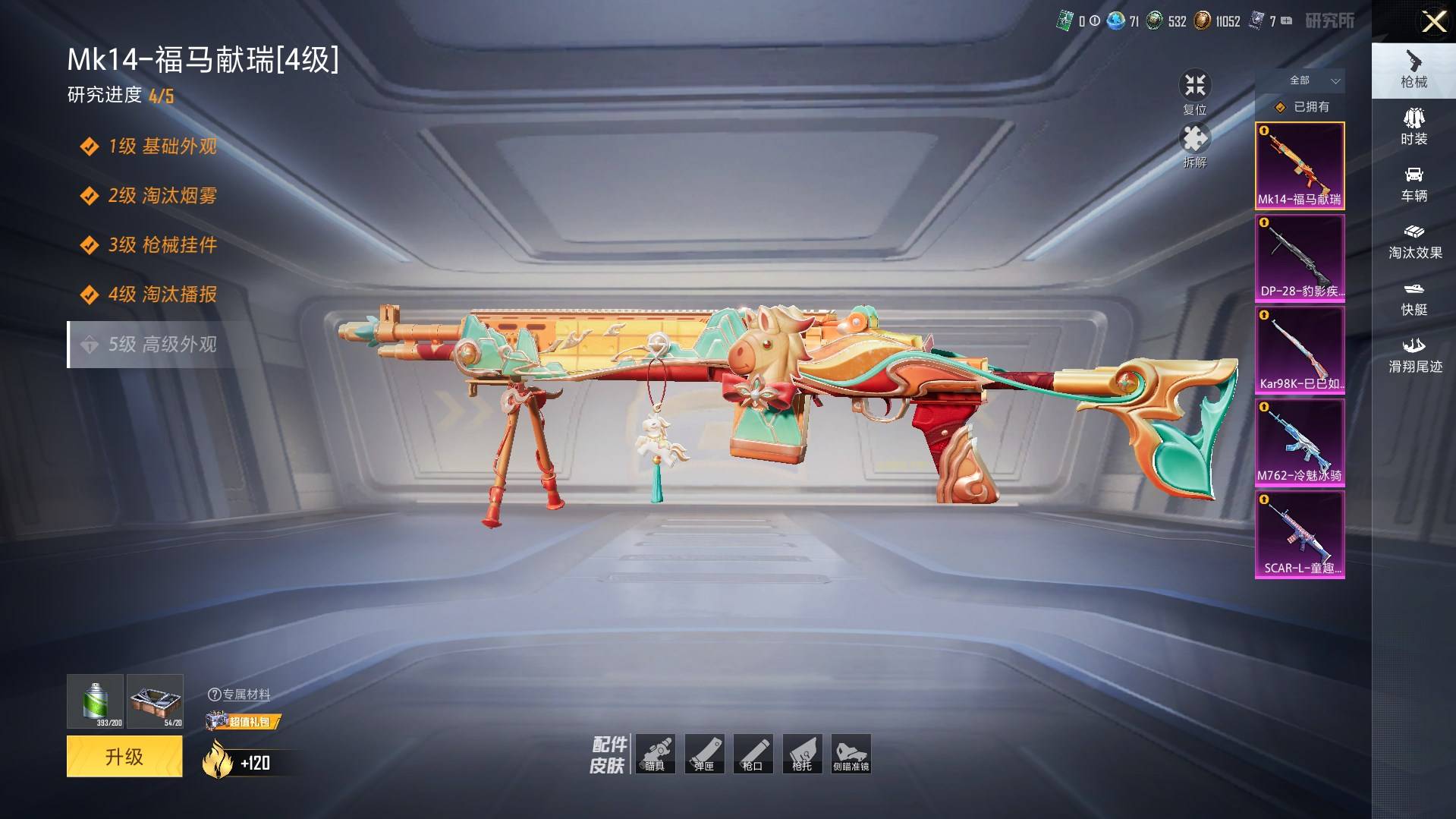This screenshot has width=1456, height=819.
Task: Open the 超值礼包 value pack offer
Action: pyautogui.click(x=244, y=721)
